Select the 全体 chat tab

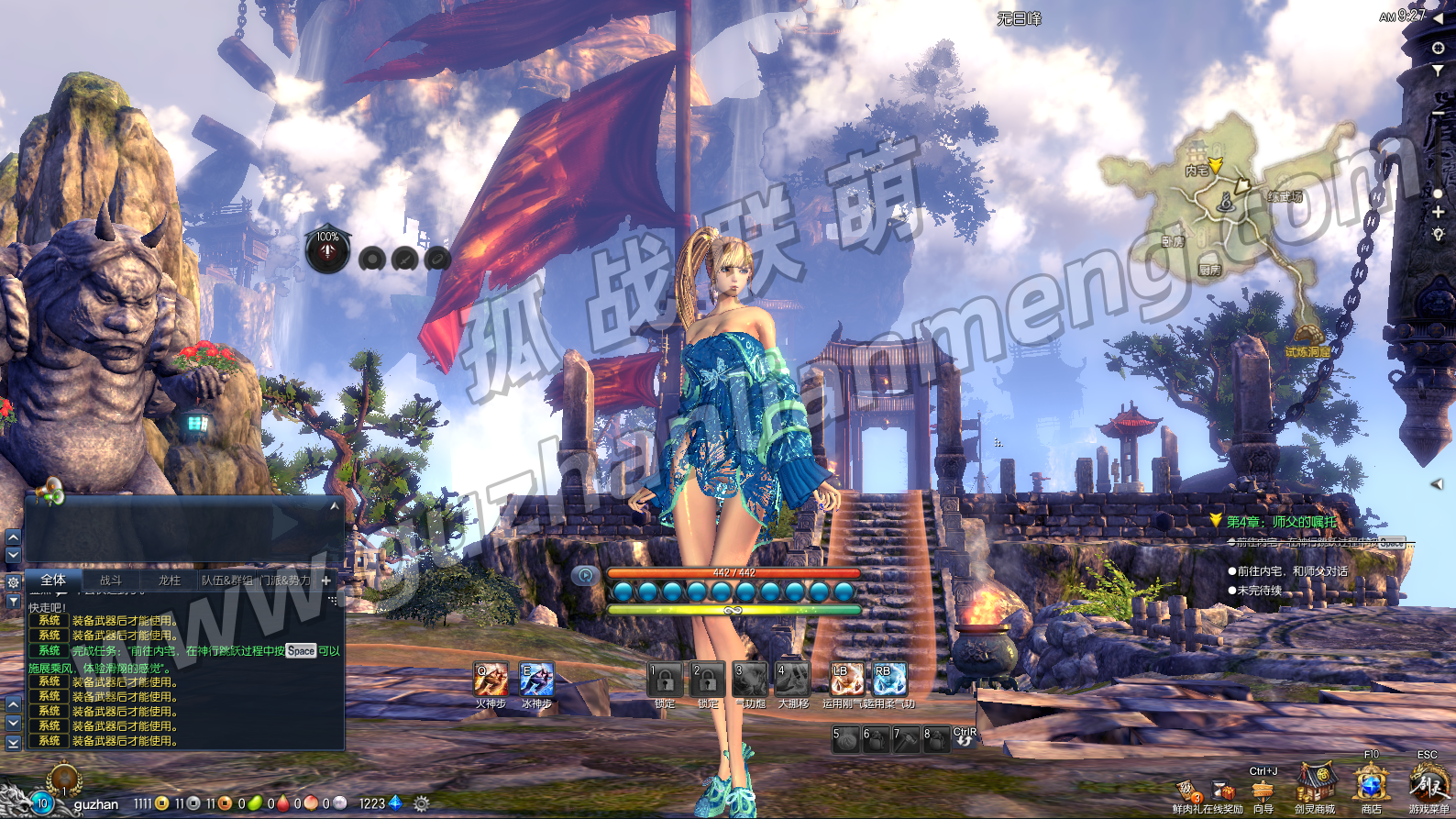coord(53,580)
